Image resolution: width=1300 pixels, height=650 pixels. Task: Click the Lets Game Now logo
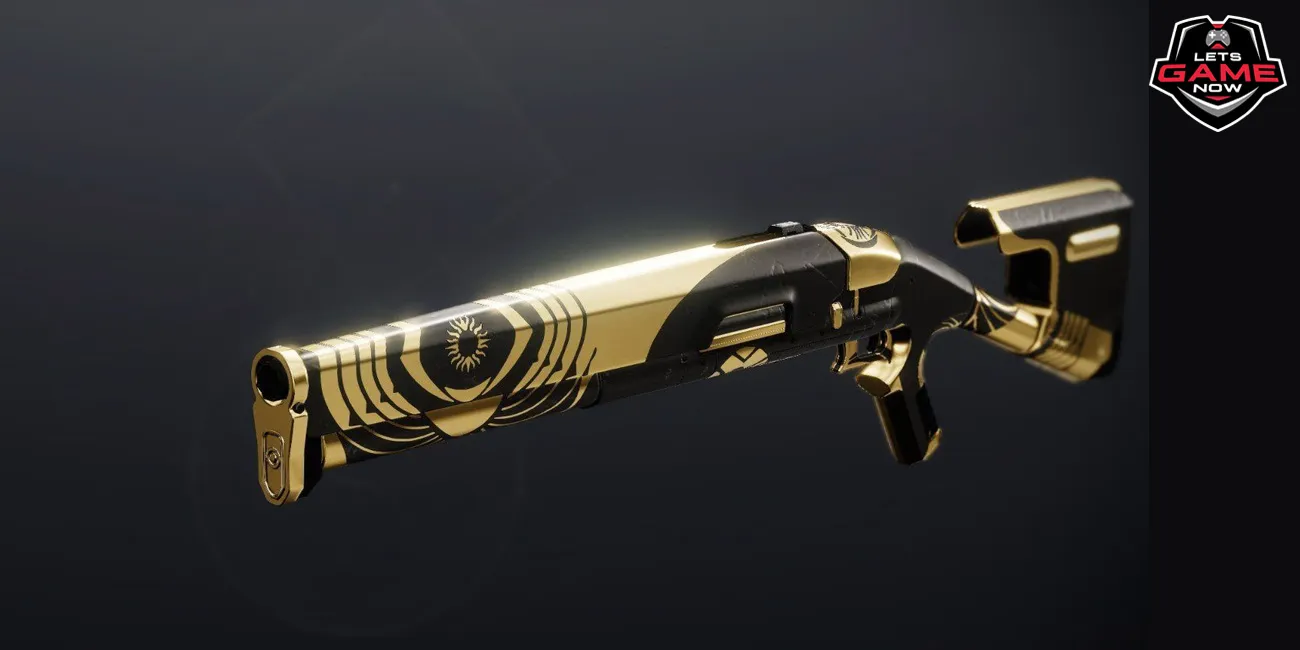[x=1216, y=72]
